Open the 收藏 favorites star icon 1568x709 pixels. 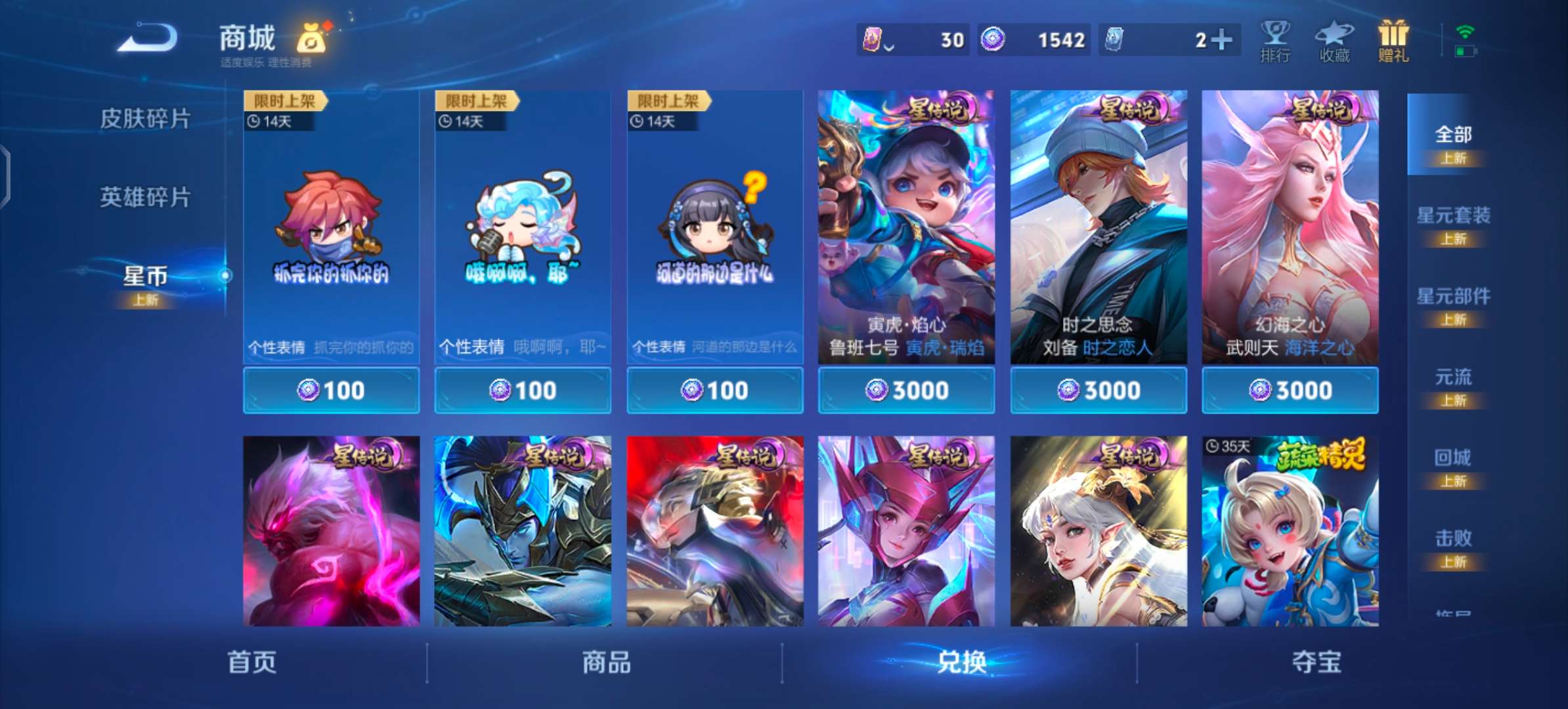coord(1333,41)
